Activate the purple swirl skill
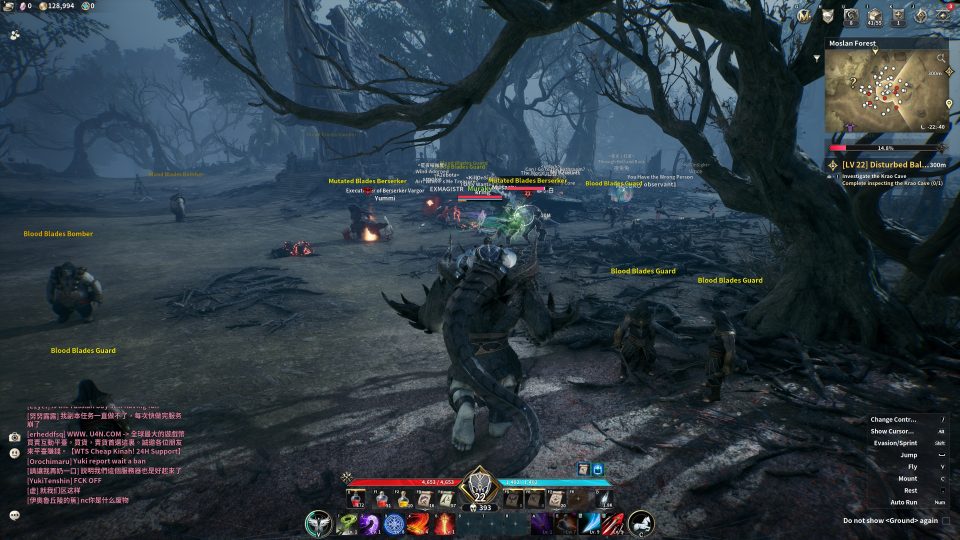Viewport: 960px width, 540px height. (x=371, y=524)
